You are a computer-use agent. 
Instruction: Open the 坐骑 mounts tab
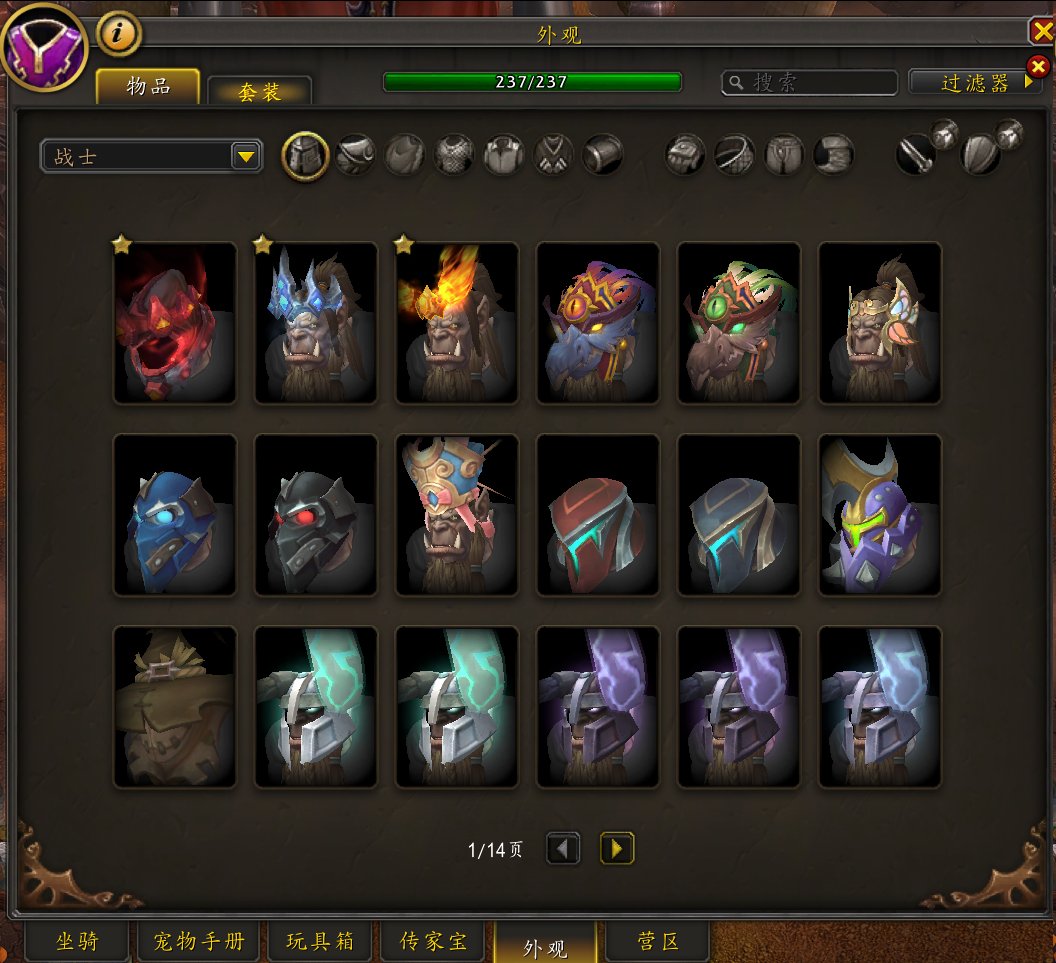77,942
